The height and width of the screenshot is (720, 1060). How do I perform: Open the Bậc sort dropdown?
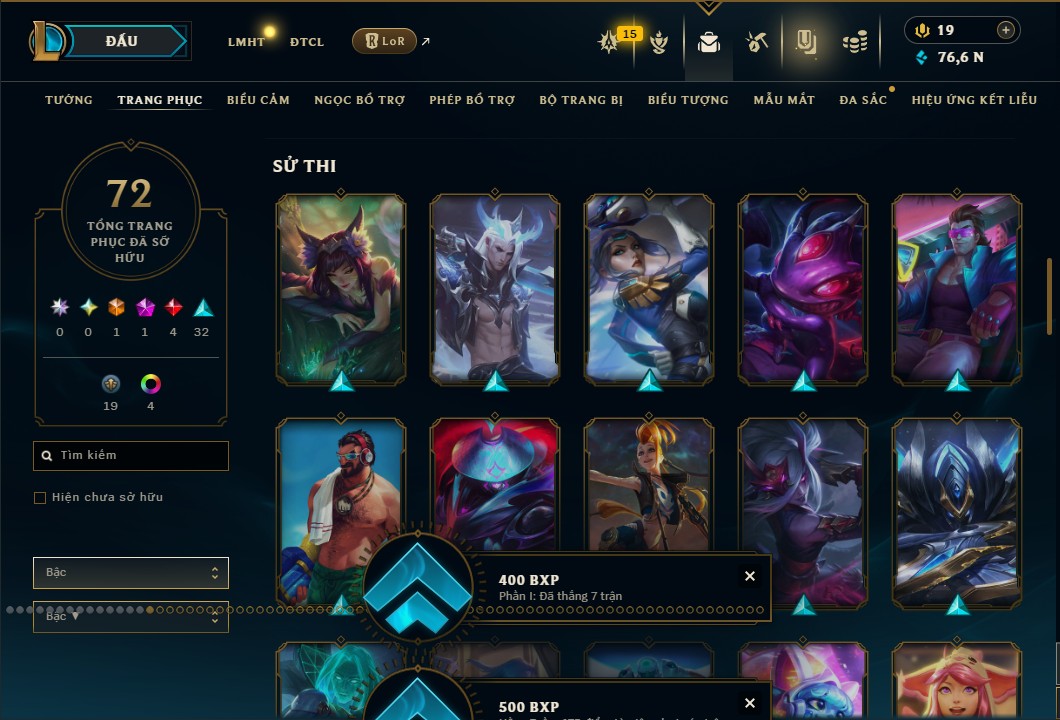131,573
